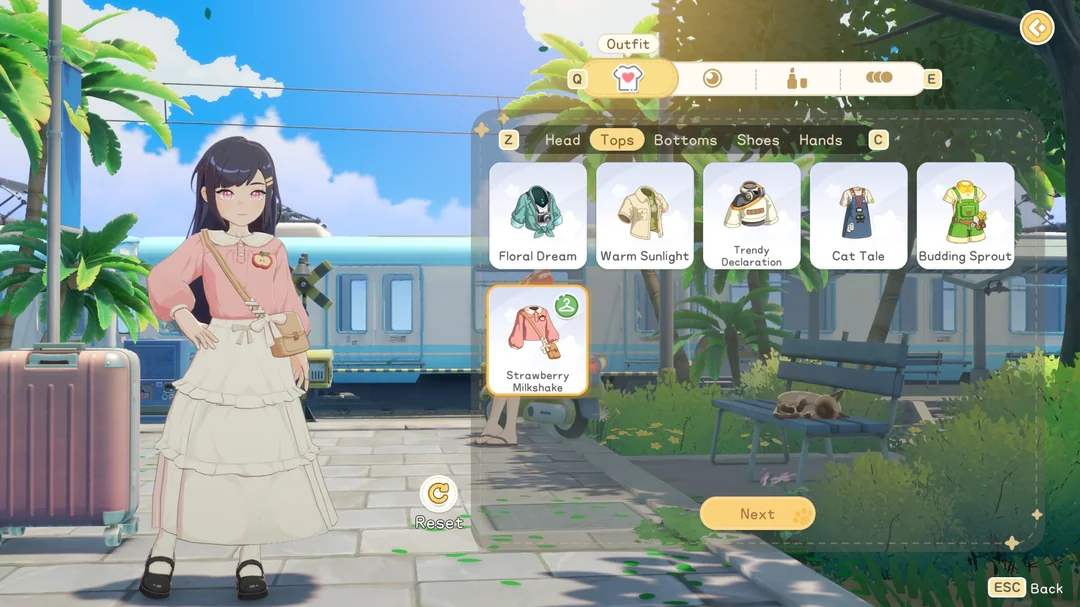Select the Strawberry Milkshake top
This screenshot has width=1080, height=607.
click(x=538, y=340)
